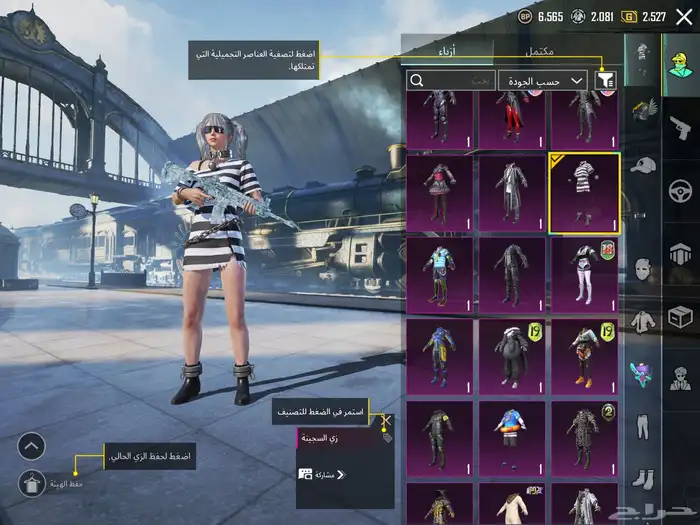700x525 pixels.
Task: Show the cap headwear subcategory
Action: pos(641,164)
